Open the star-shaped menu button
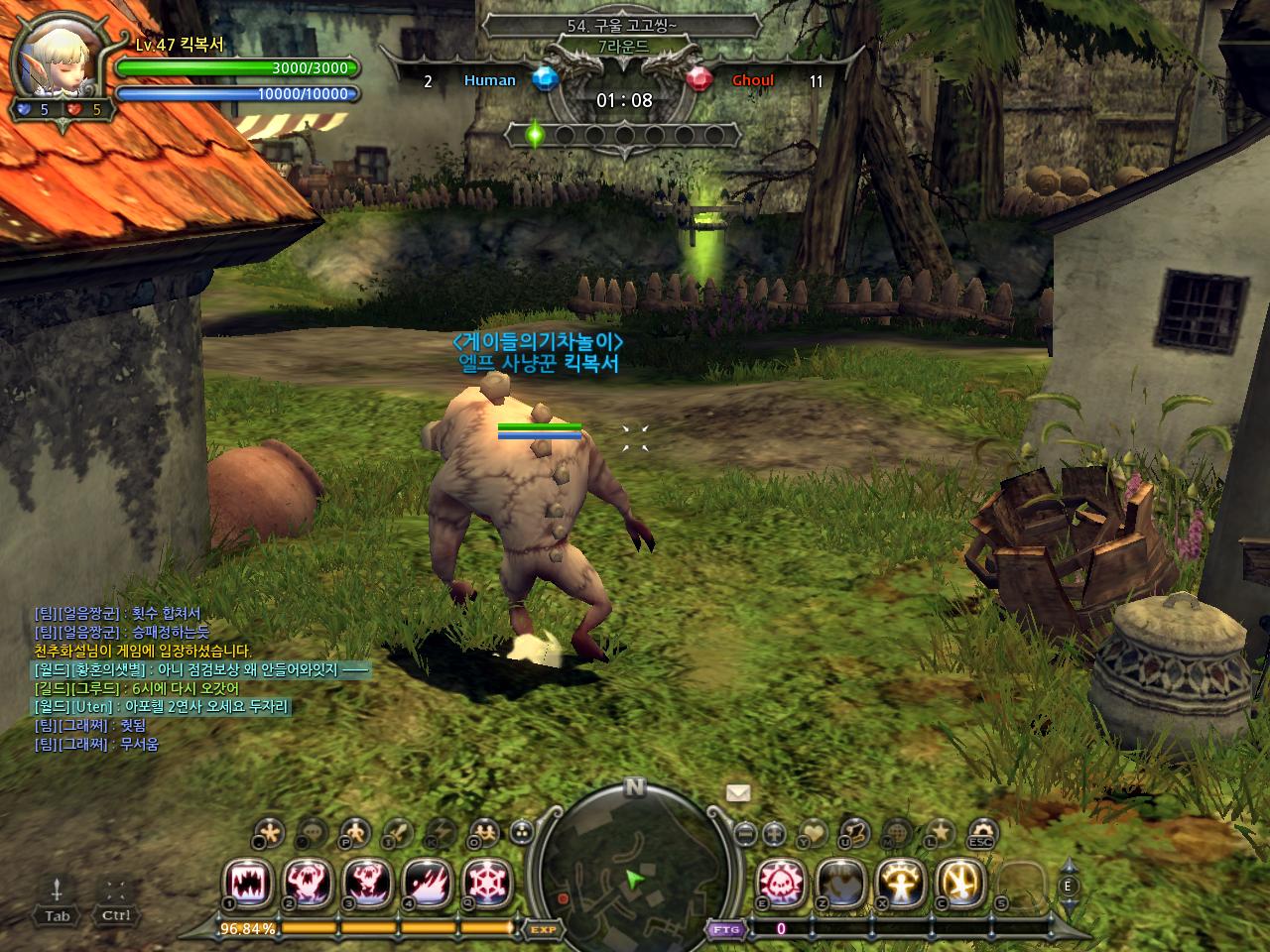The width and height of the screenshot is (1270, 952). click(x=939, y=833)
